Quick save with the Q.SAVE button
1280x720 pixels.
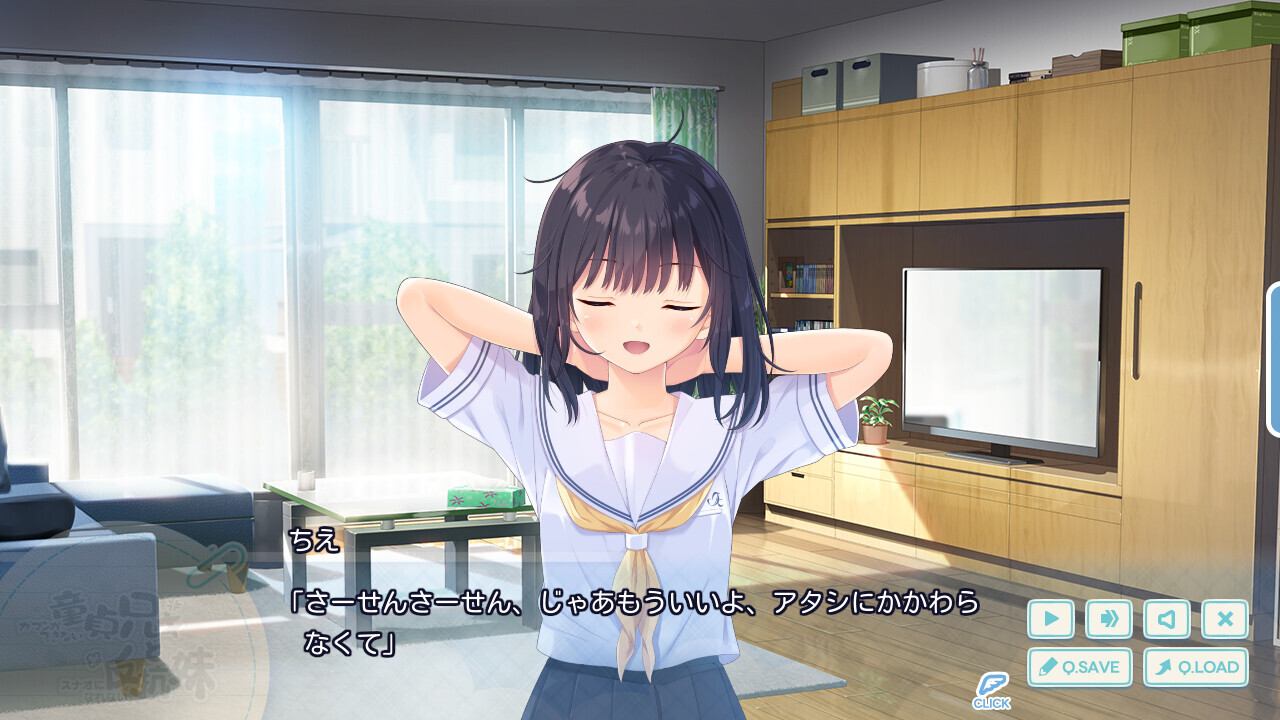tap(1079, 667)
